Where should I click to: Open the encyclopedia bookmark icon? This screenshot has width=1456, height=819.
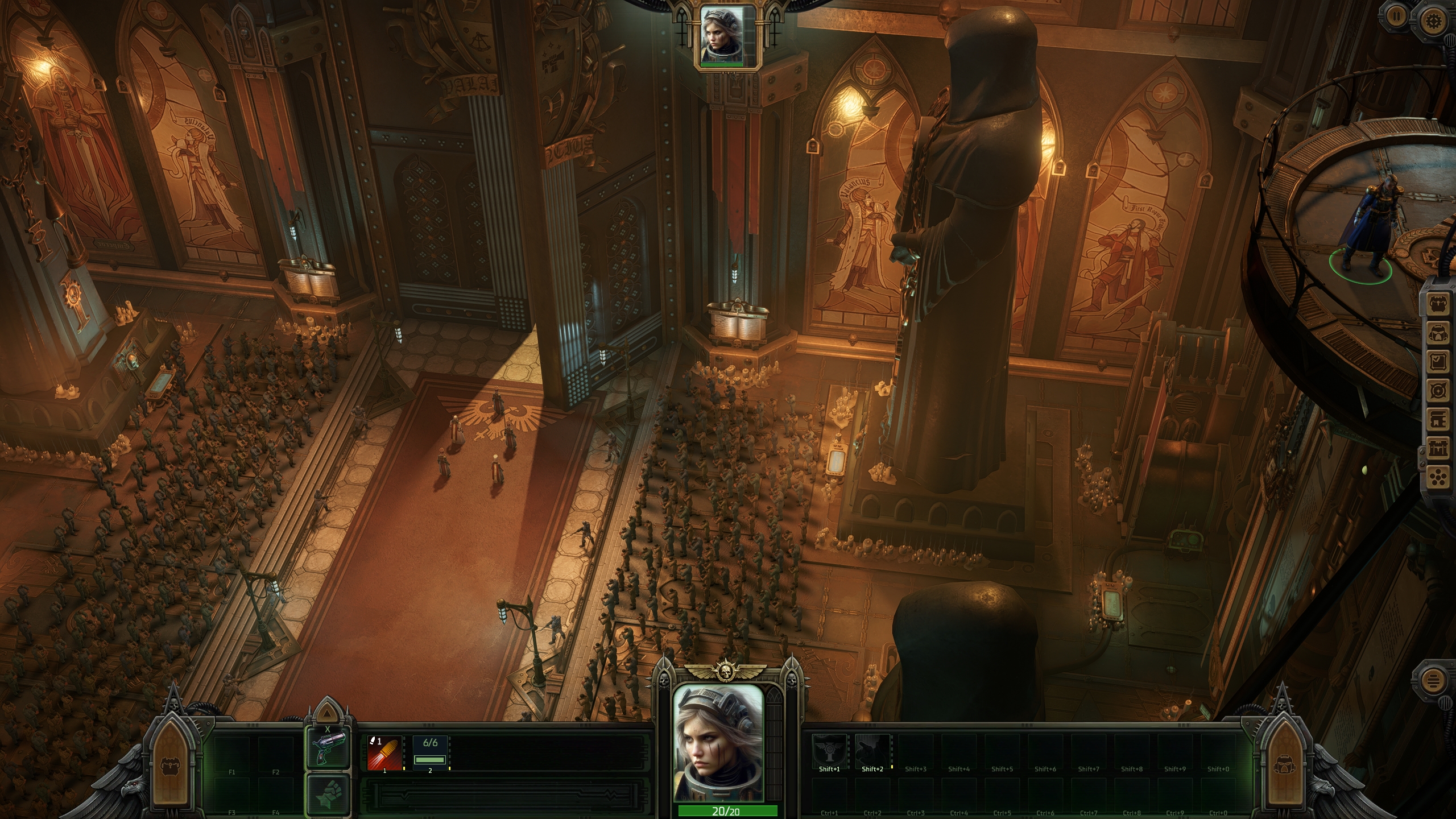coord(1439,420)
